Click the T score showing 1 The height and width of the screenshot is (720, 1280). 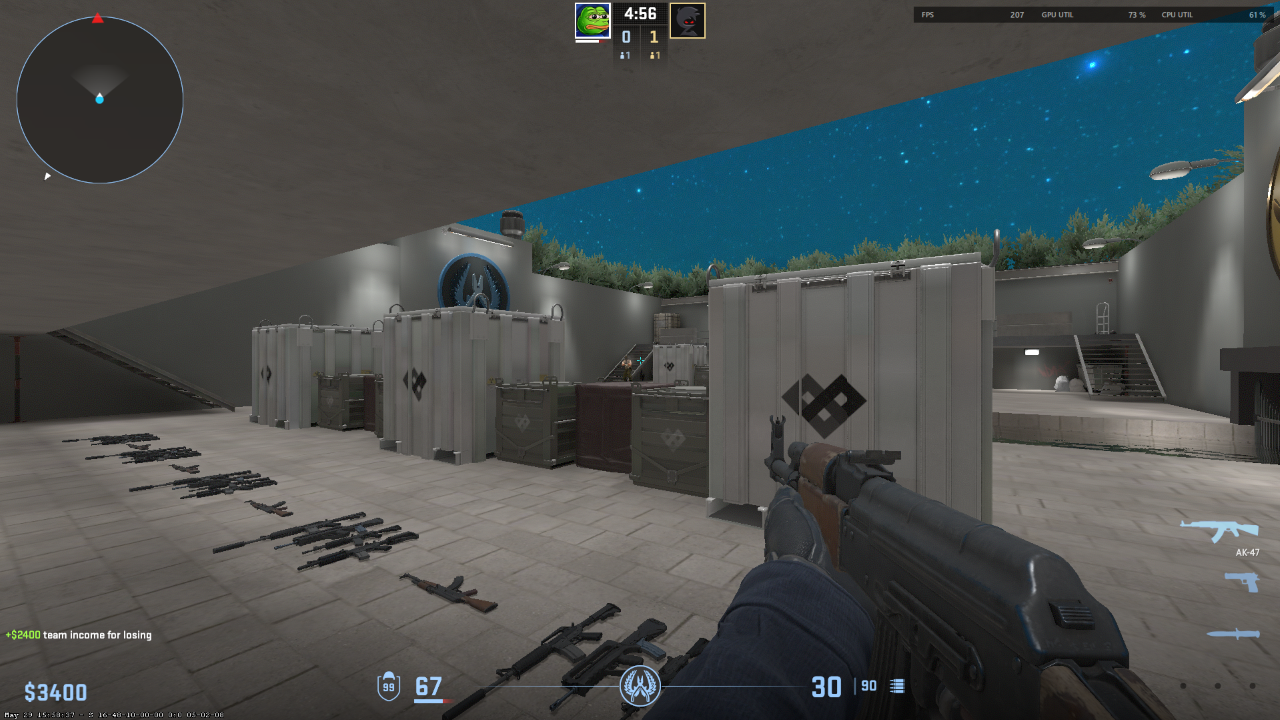pos(656,36)
